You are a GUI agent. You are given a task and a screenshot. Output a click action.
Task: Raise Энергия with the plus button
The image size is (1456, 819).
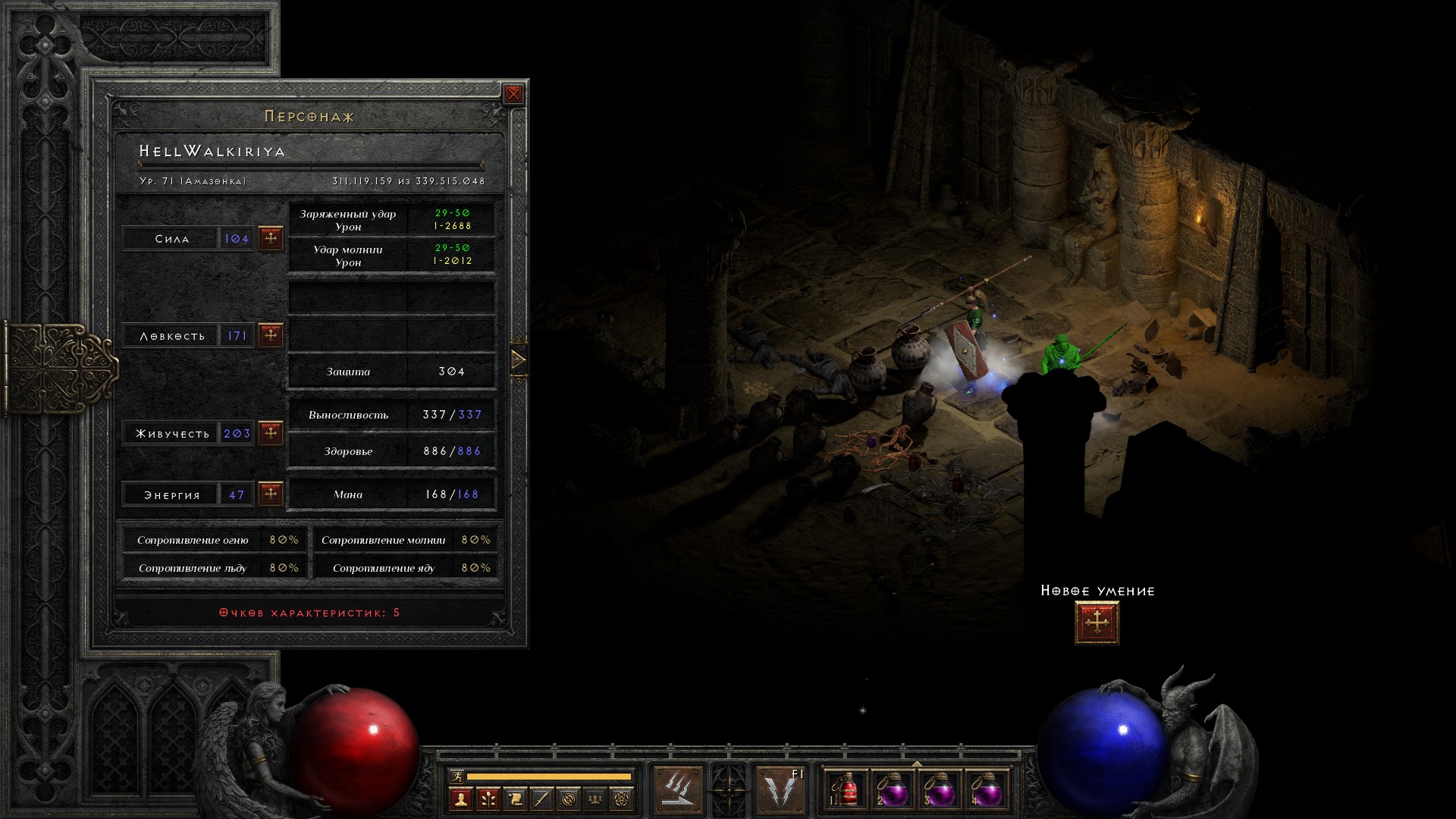click(271, 494)
